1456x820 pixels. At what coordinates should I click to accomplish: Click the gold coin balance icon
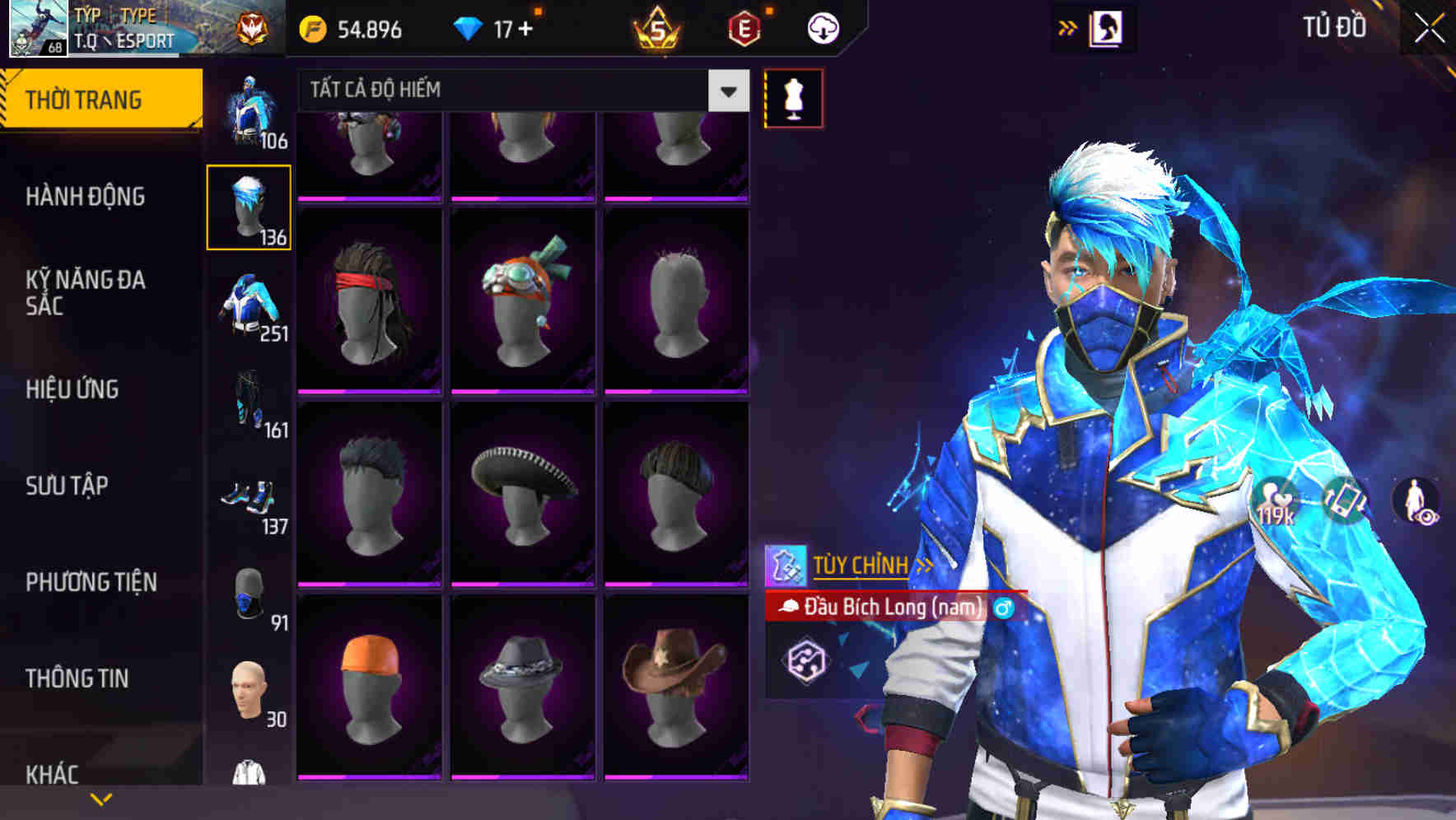pyautogui.click(x=311, y=27)
